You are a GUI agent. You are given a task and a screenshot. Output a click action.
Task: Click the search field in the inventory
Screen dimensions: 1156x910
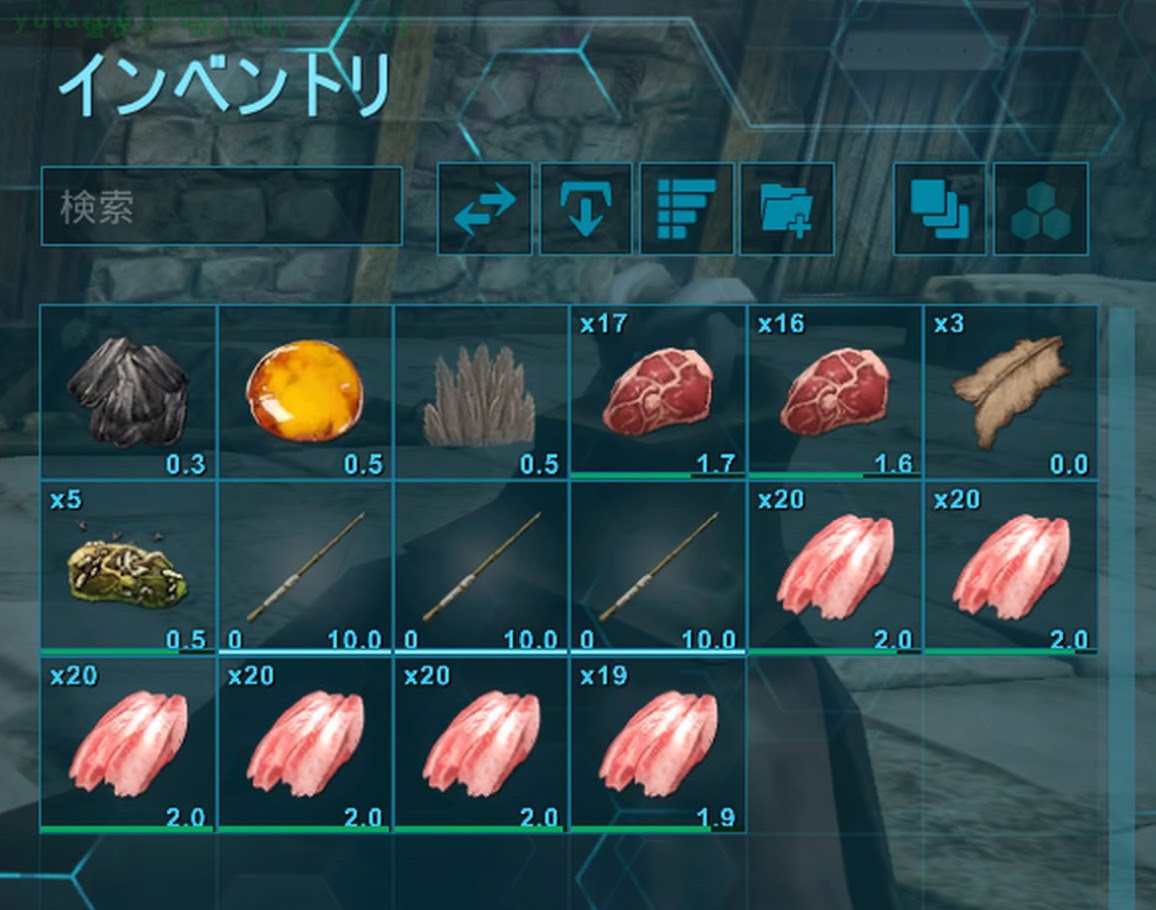pos(221,207)
